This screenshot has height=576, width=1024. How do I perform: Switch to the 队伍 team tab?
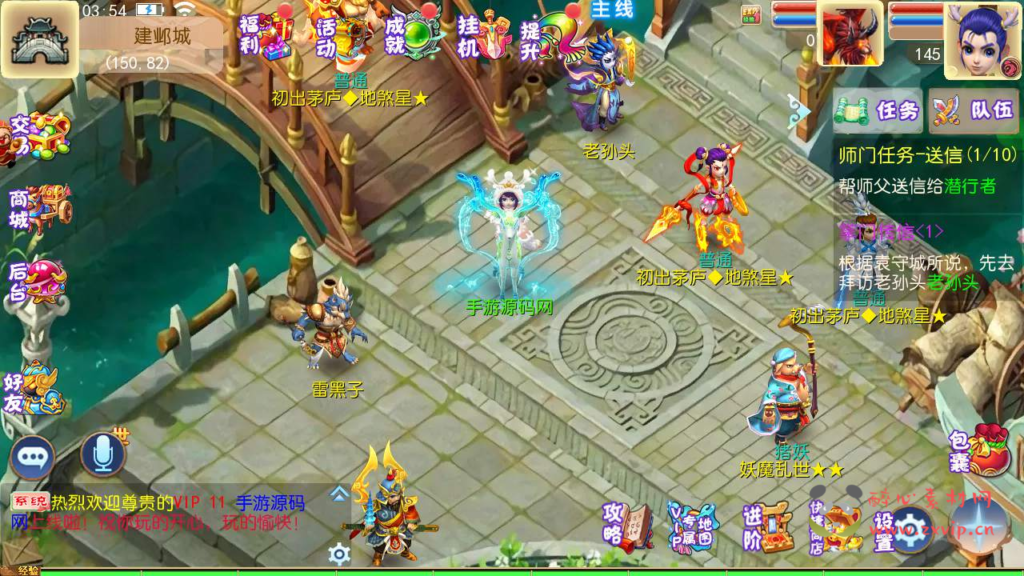[x=974, y=110]
